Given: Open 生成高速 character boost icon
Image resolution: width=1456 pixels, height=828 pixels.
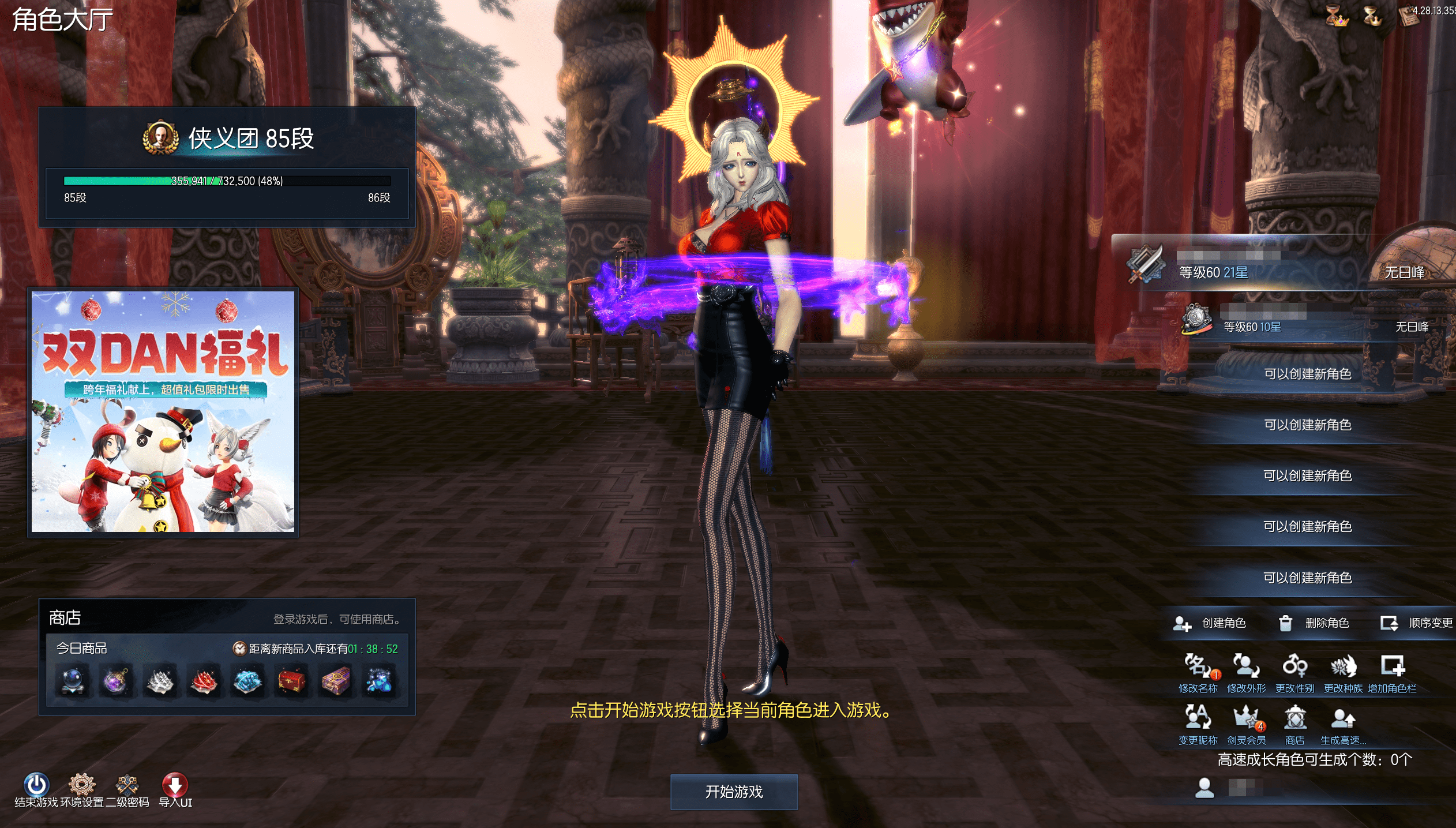Looking at the screenshot, I should (1343, 718).
